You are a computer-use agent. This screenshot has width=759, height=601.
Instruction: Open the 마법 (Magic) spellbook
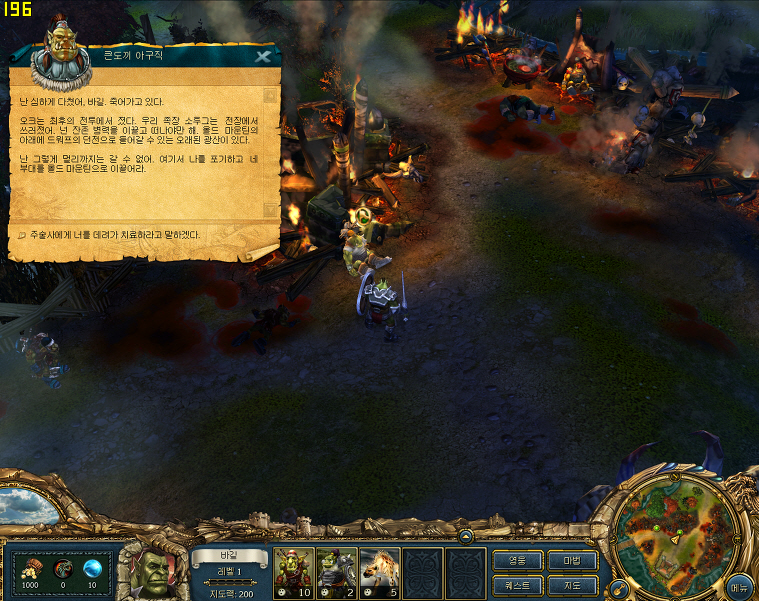[573, 560]
